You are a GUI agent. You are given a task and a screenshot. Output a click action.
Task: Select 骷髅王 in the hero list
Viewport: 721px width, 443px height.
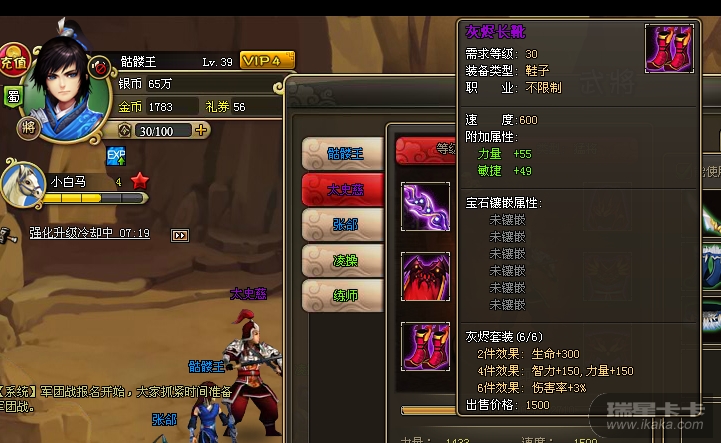[343, 153]
